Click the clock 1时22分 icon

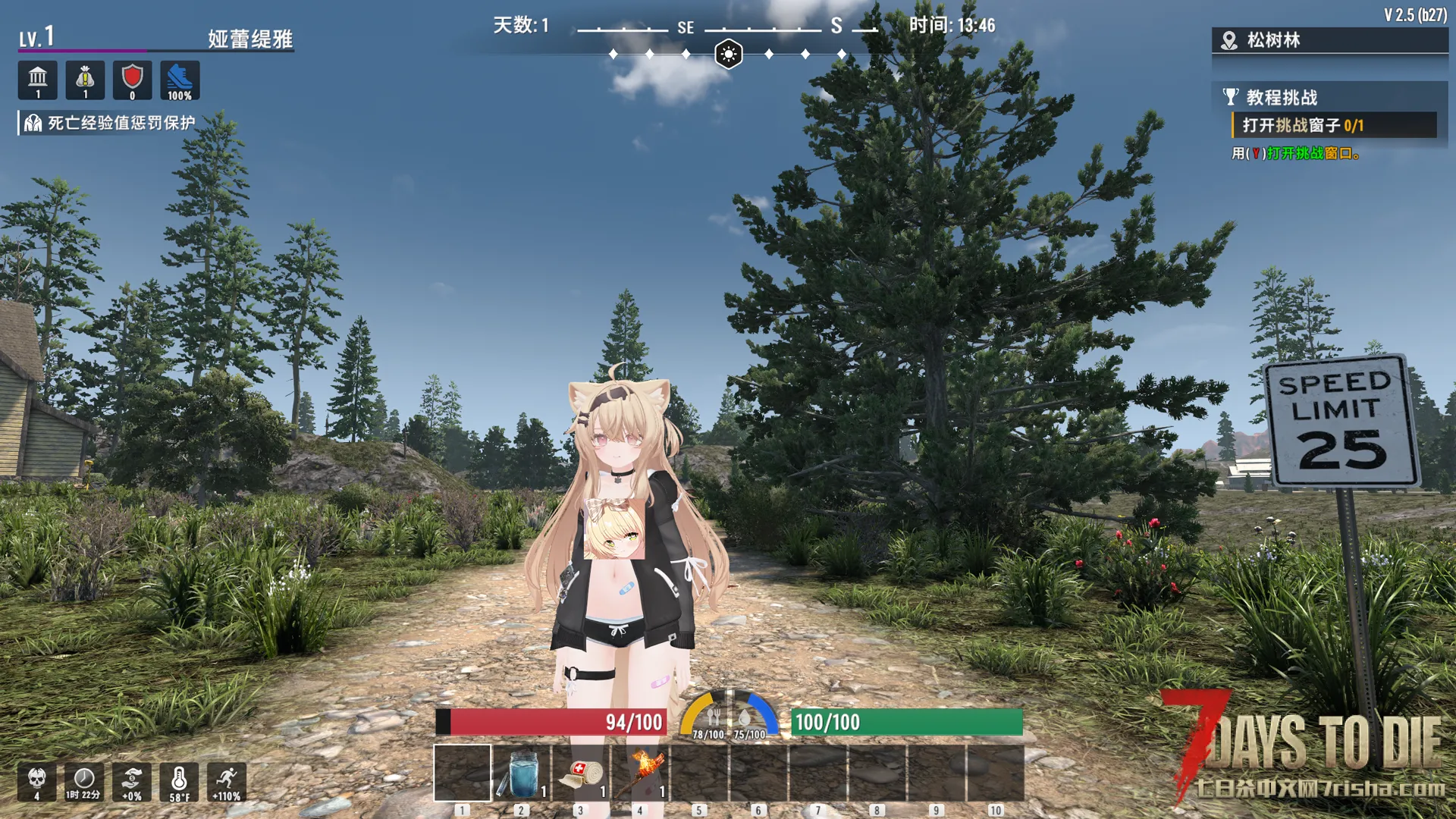[83, 782]
